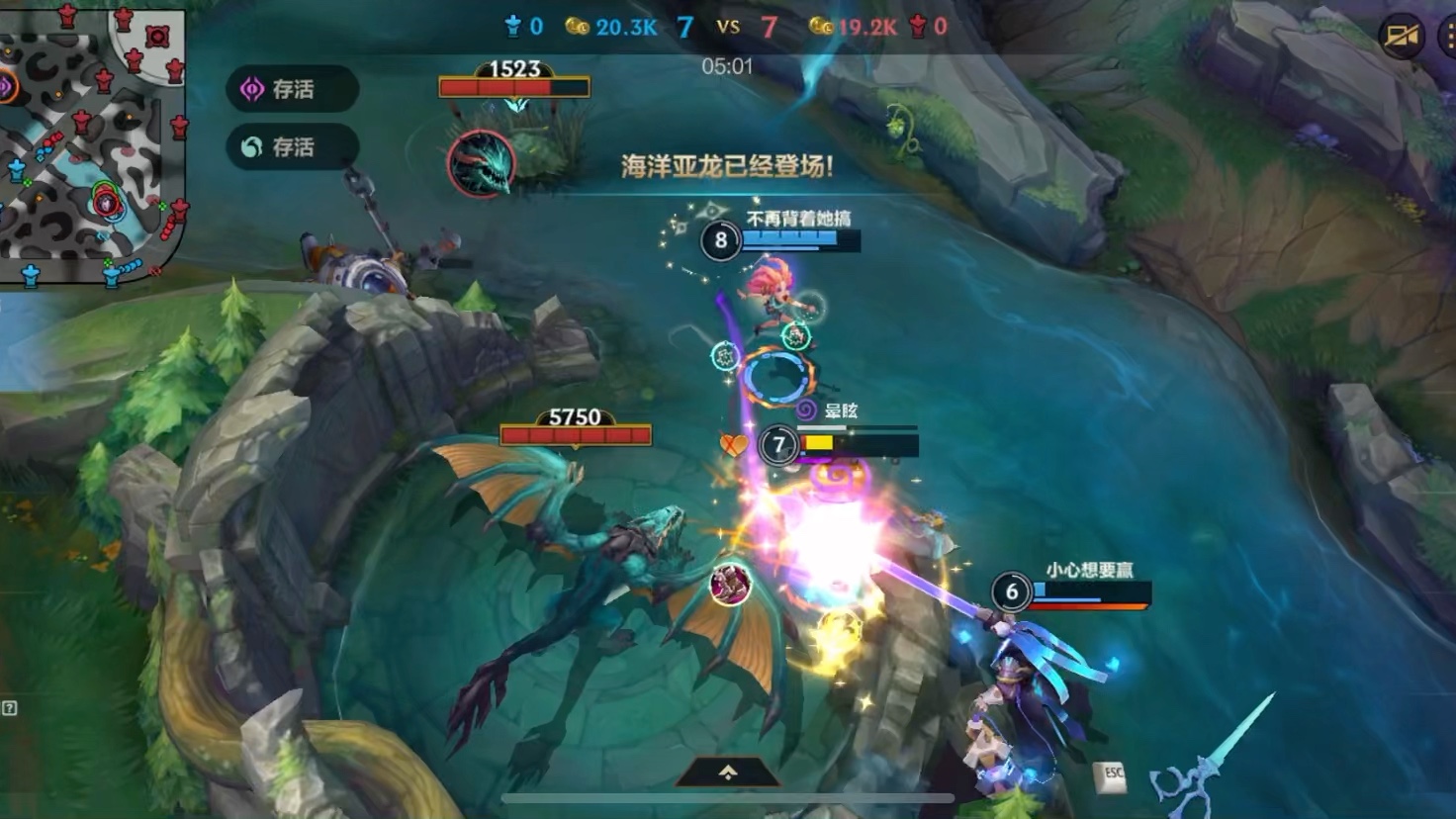Image resolution: width=1456 pixels, height=819 pixels.
Task: Select the dragon 存活 status tracker
Action: (292, 147)
